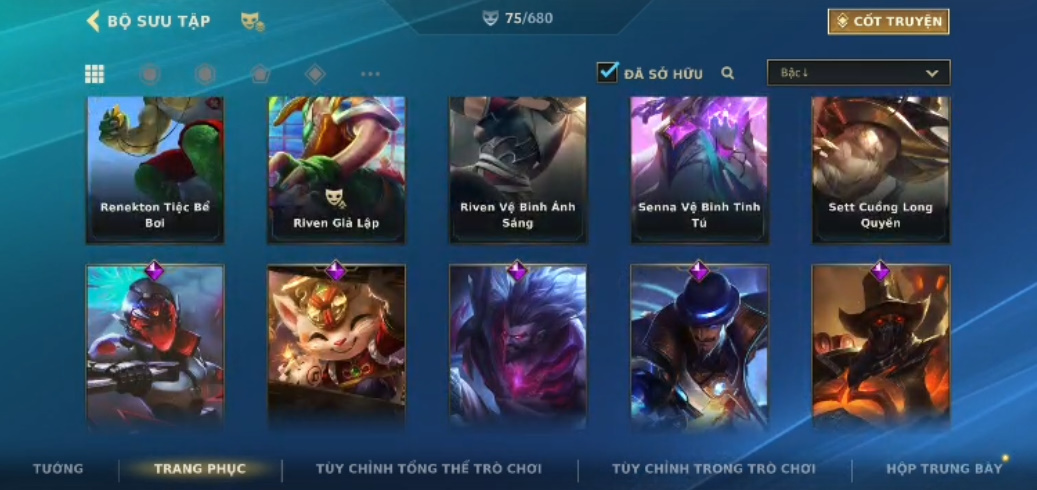Viewport: 1037px width, 490px height.
Task: Go back from Bộ Sưu Tập
Action: (x=94, y=21)
